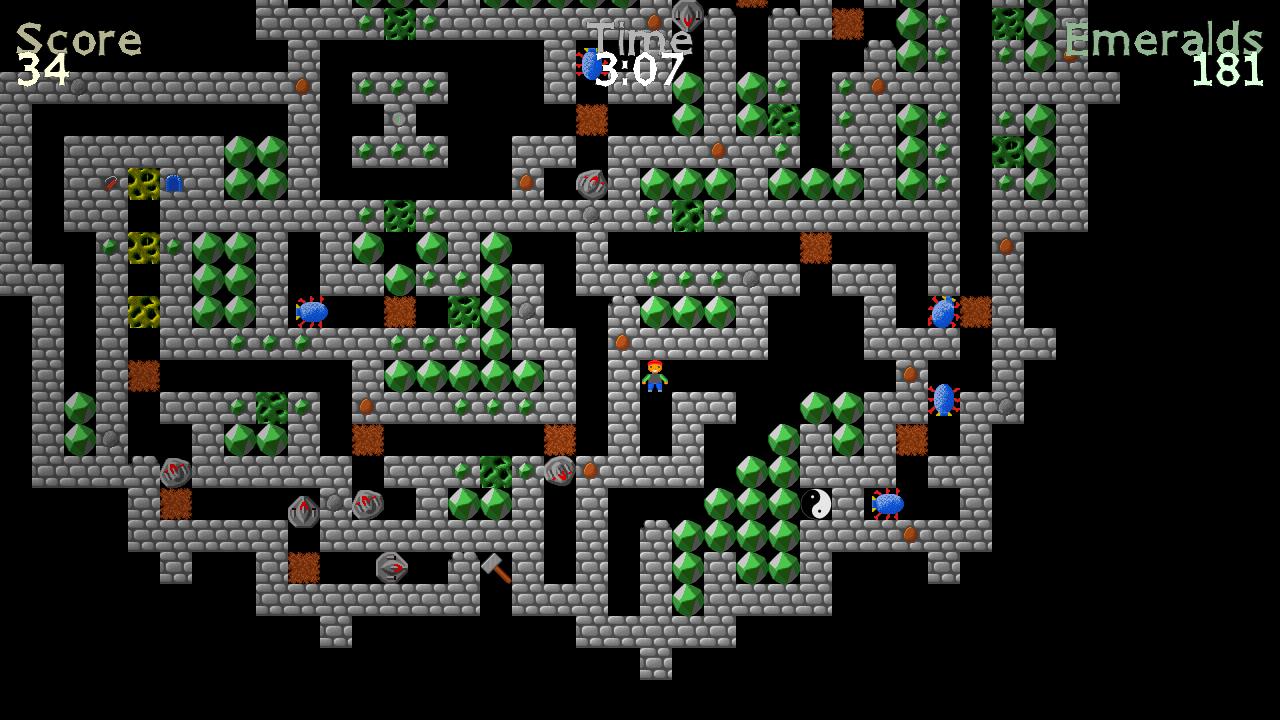Click the blue door tile in the upper left
The width and height of the screenshot is (1280, 720).
pos(174,183)
